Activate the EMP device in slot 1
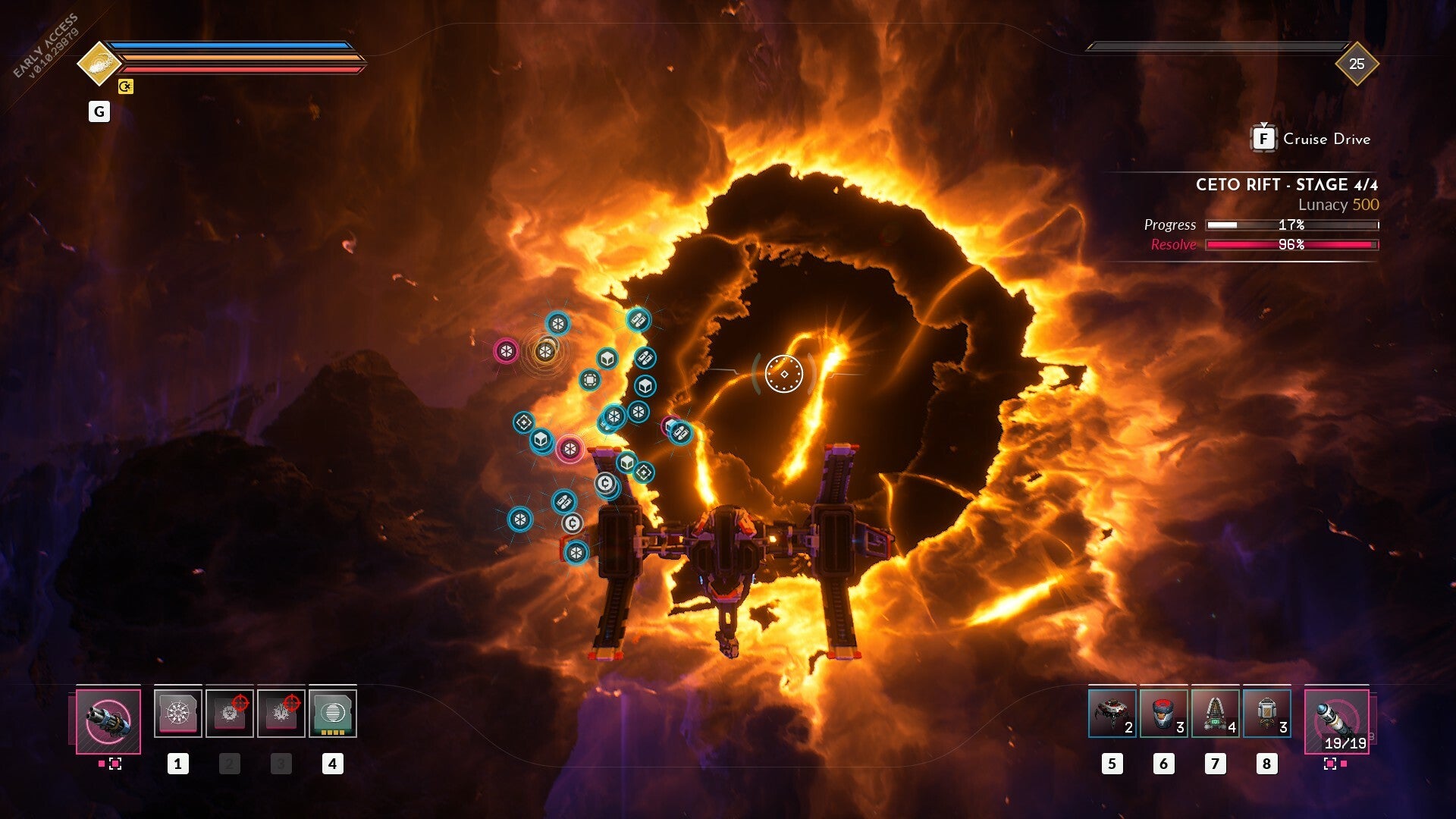This screenshot has width=1456, height=819. tap(179, 713)
